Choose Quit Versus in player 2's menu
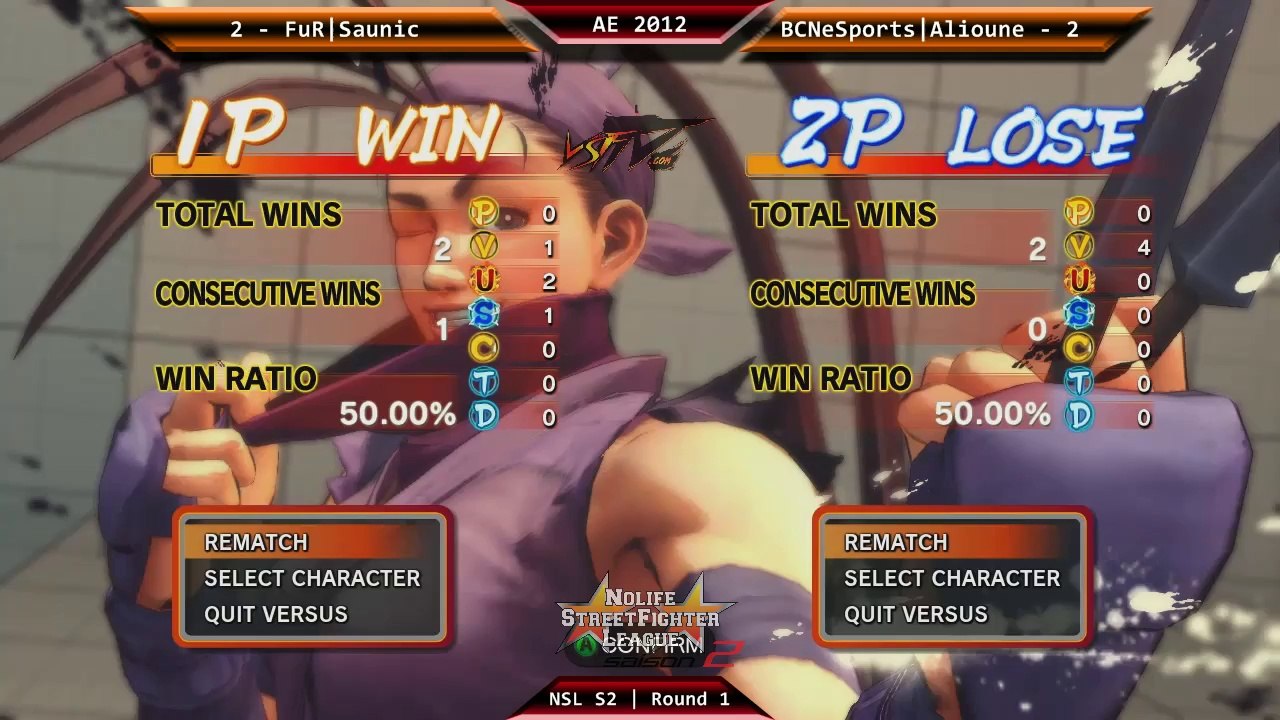 pyautogui.click(x=916, y=614)
